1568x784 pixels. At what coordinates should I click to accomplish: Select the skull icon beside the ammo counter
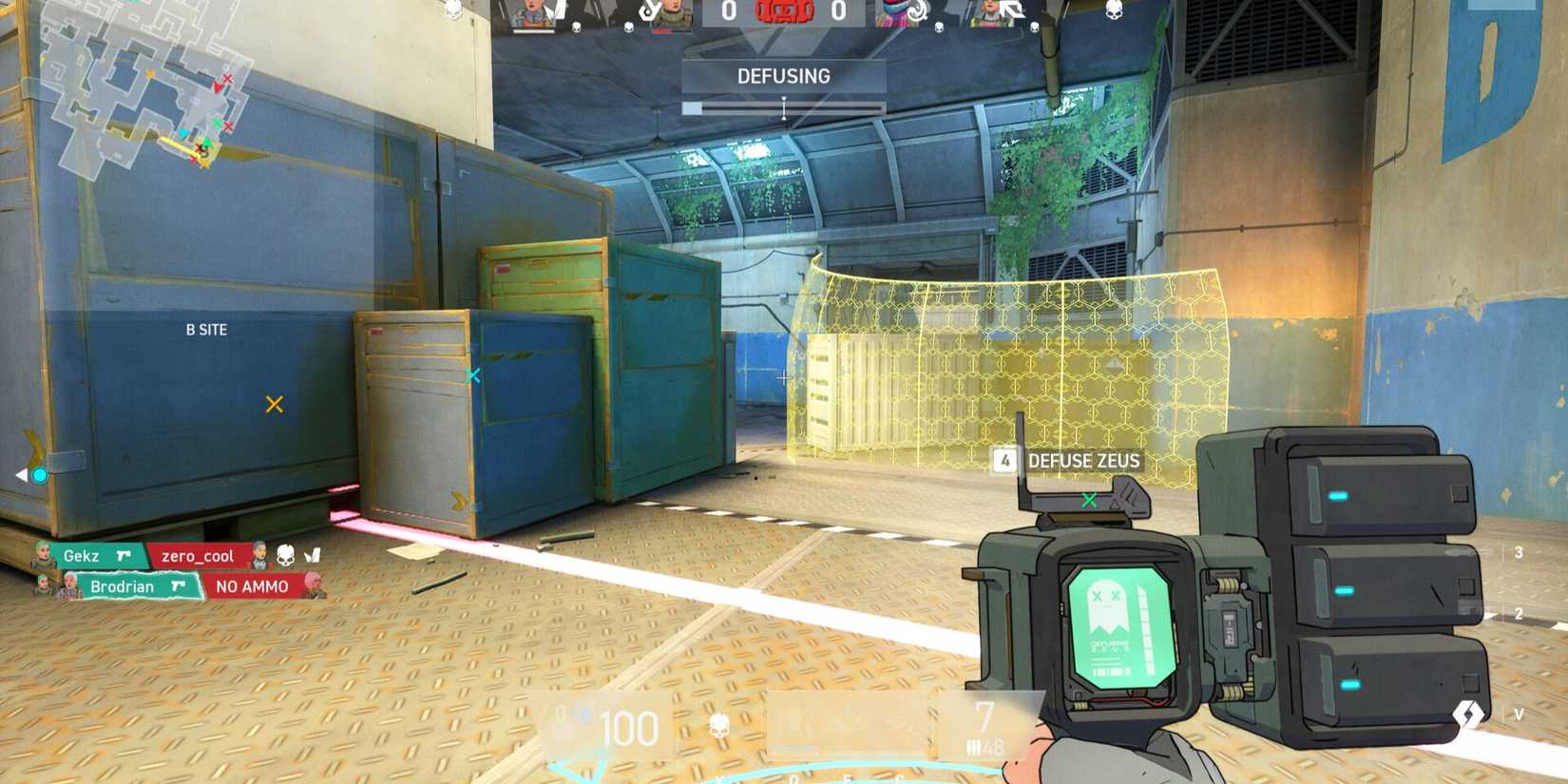(x=719, y=725)
